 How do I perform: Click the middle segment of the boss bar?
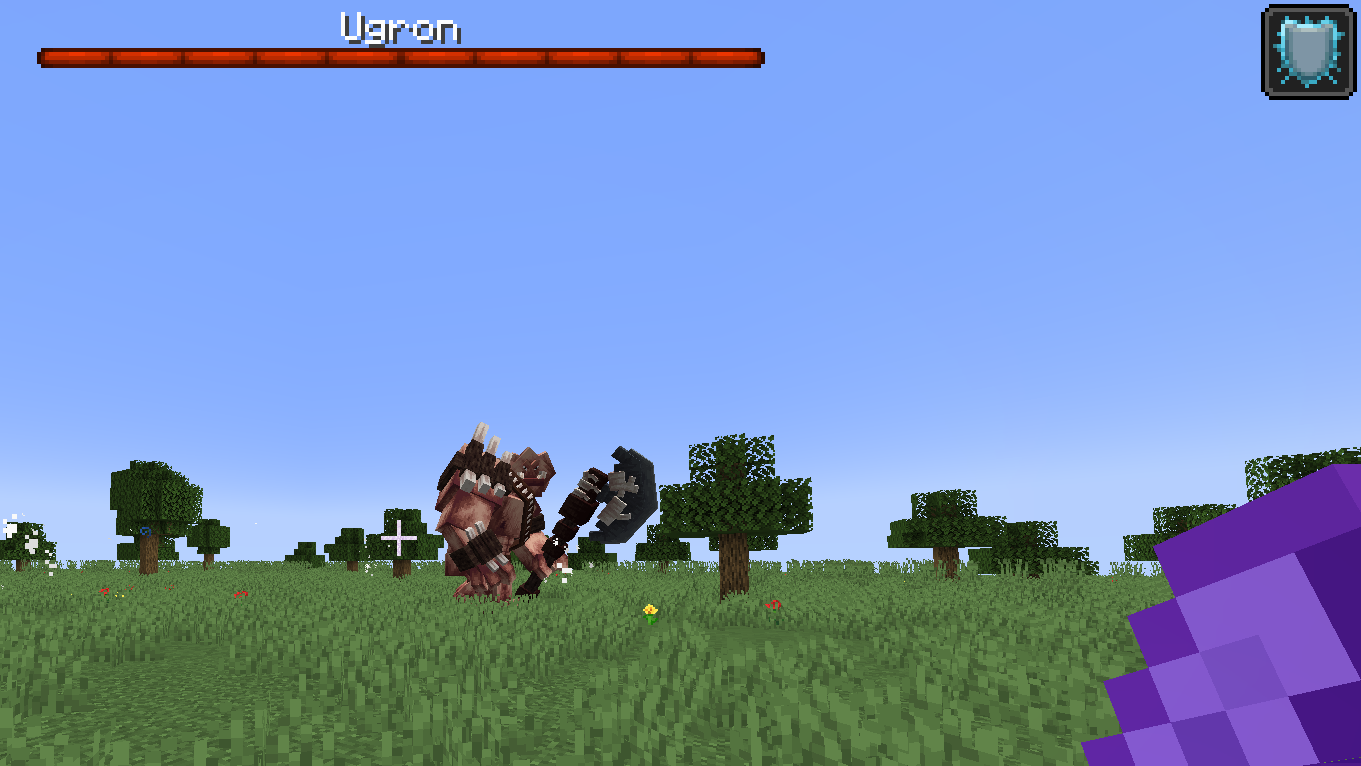[x=400, y=56]
